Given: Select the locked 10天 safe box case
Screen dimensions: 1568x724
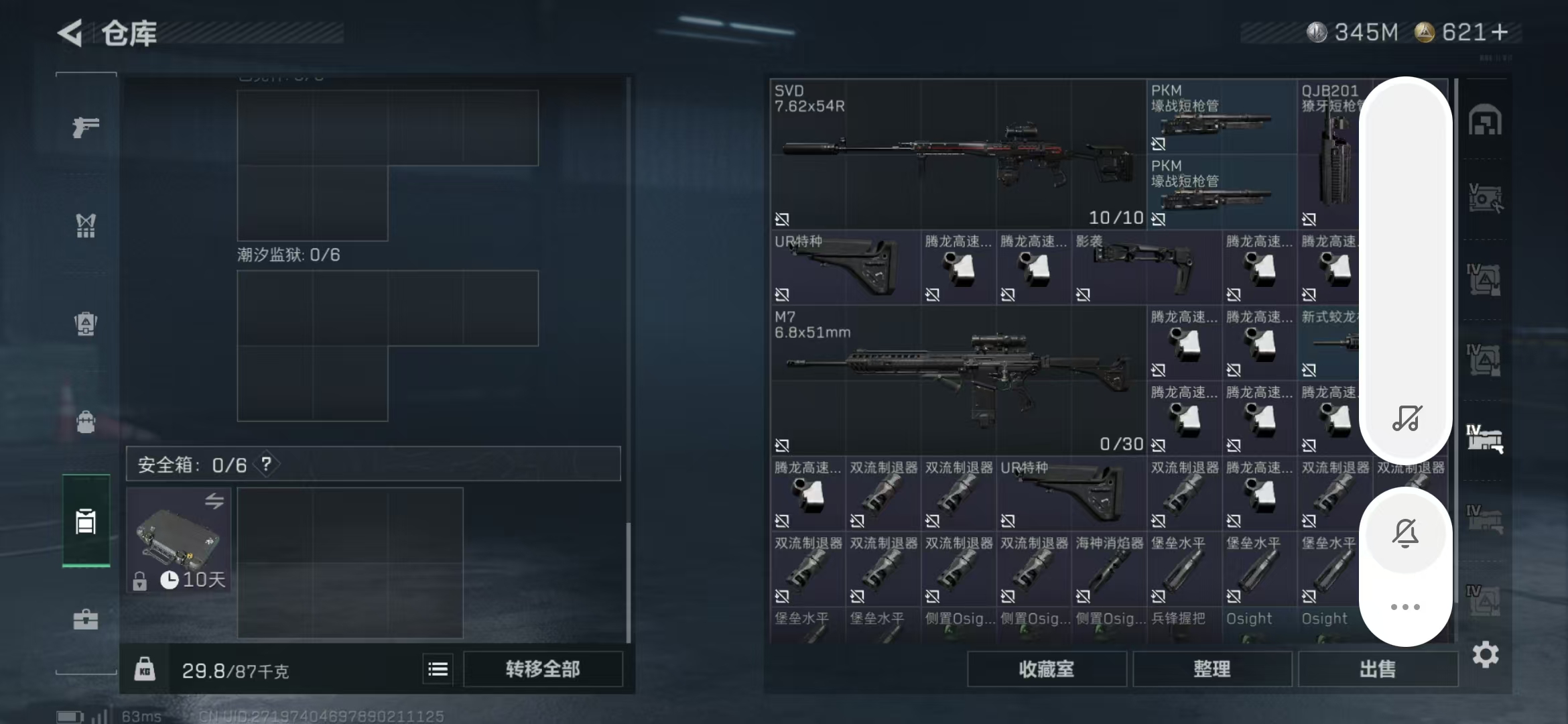Looking at the screenshot, I should click(x=178, y=540).
